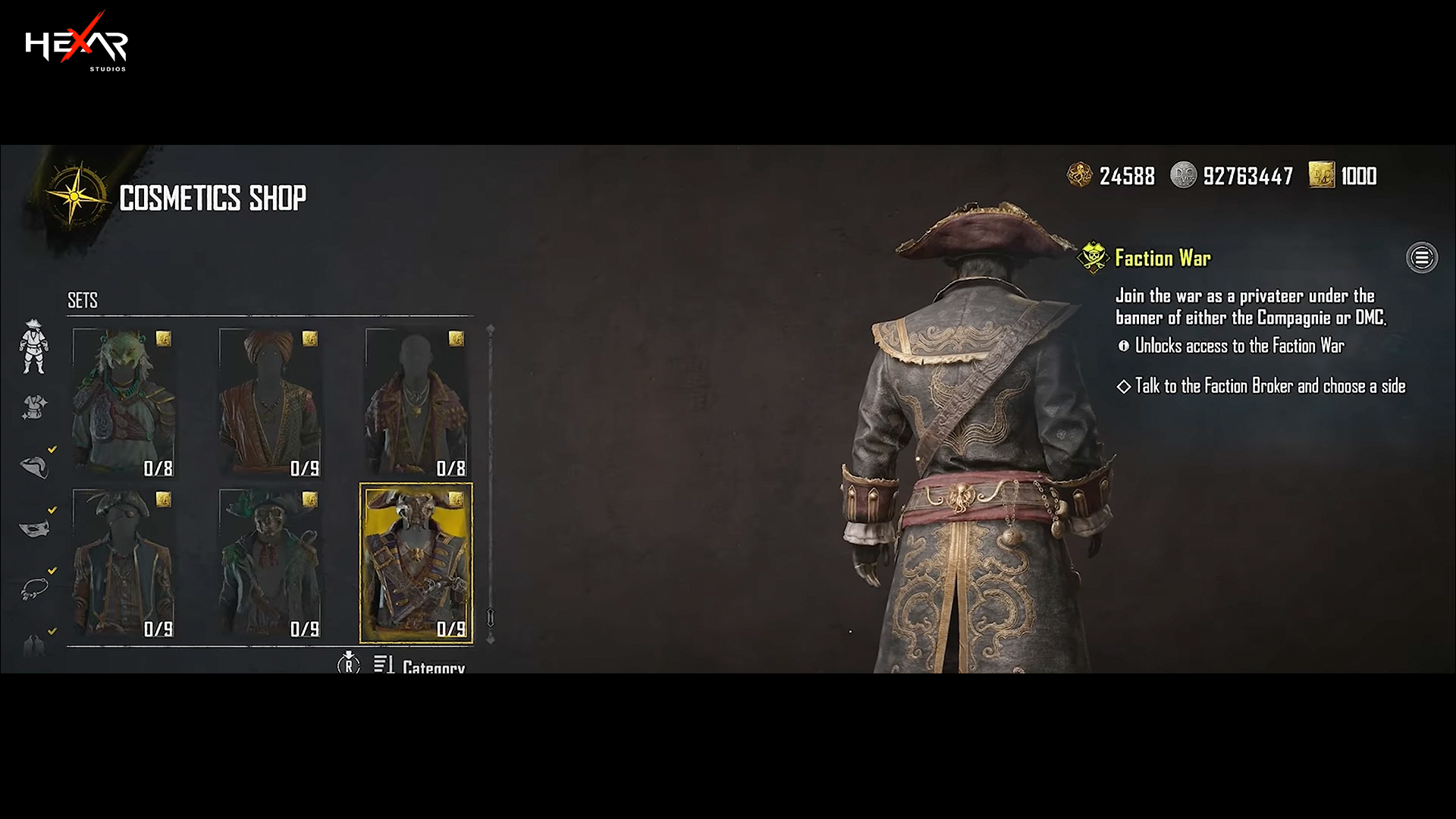
Task: Click the silver coin currency icon
Action: click(1183, 175)
